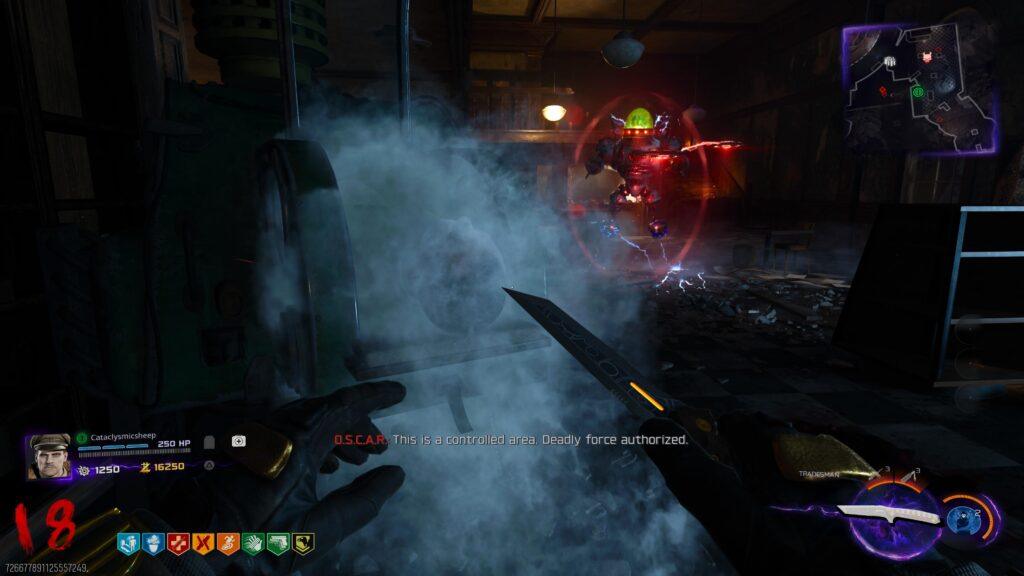1024x576 pixels.
Task: Select the red boss marker on minimap
Action: coord(926,56)
